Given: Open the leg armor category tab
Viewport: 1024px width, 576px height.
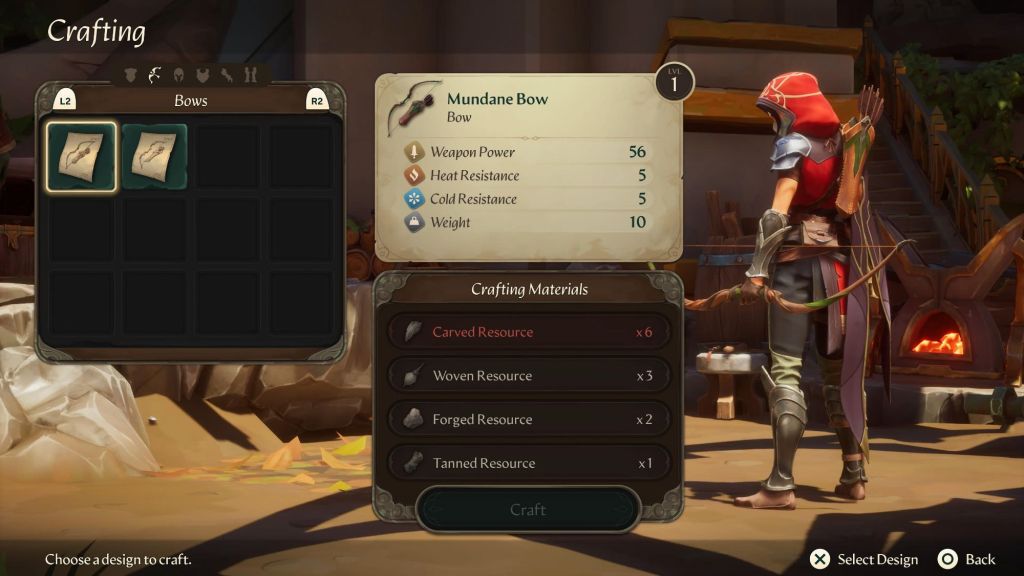Looking at the screenshot, I should 250,75.
